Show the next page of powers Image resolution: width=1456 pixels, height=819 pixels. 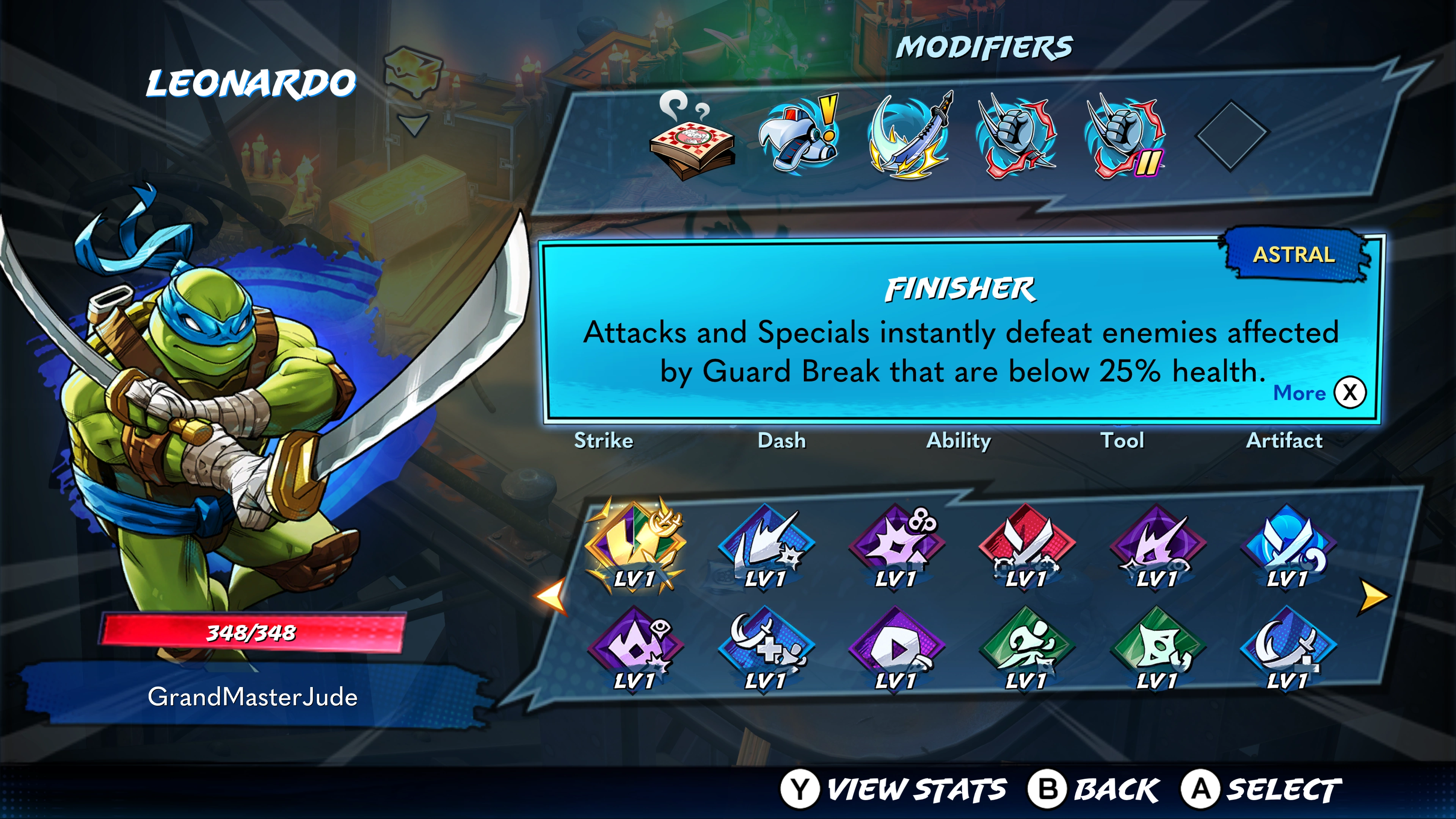[1373, 596]
